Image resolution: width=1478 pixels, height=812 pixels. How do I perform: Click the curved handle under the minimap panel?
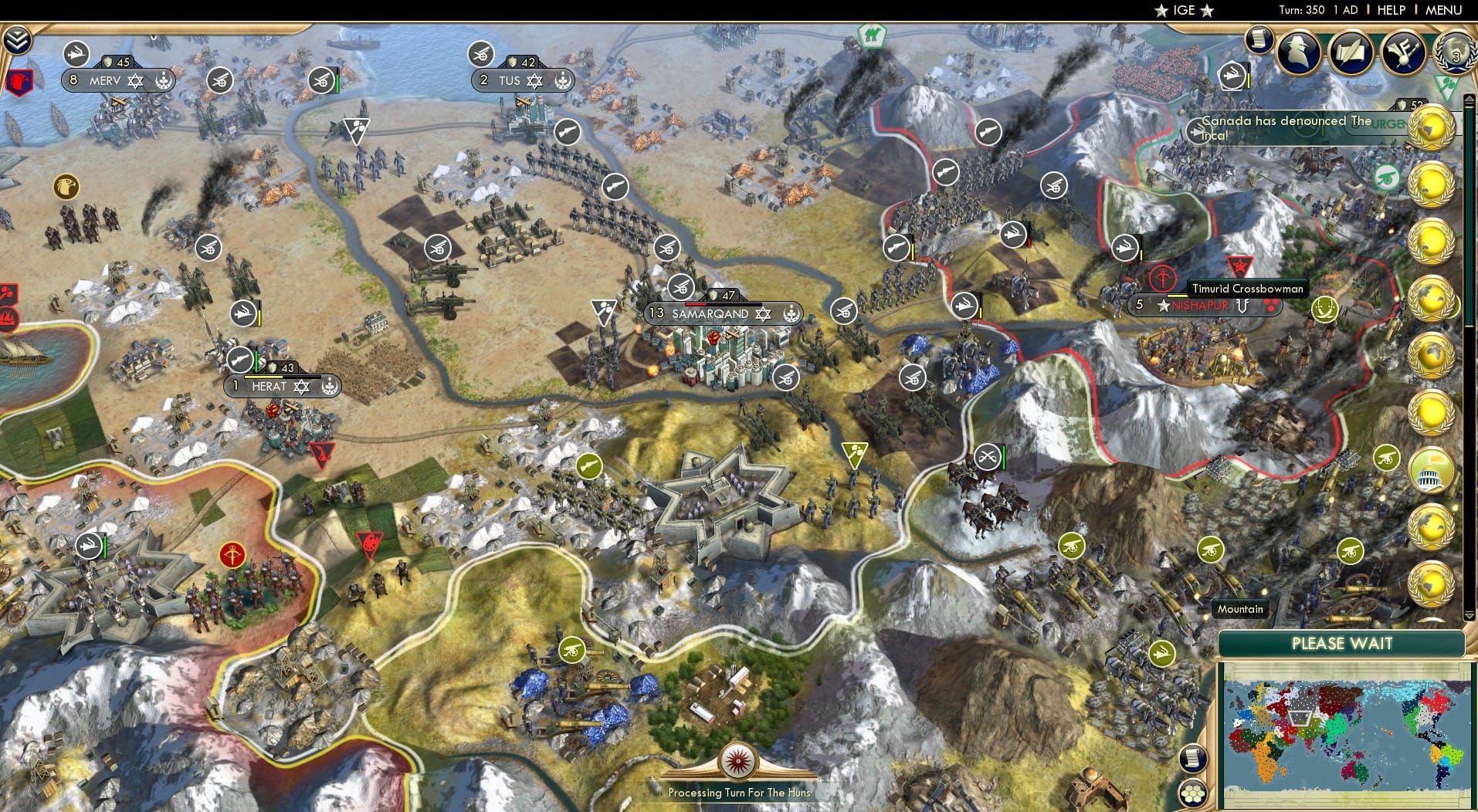coord(1432,619)
